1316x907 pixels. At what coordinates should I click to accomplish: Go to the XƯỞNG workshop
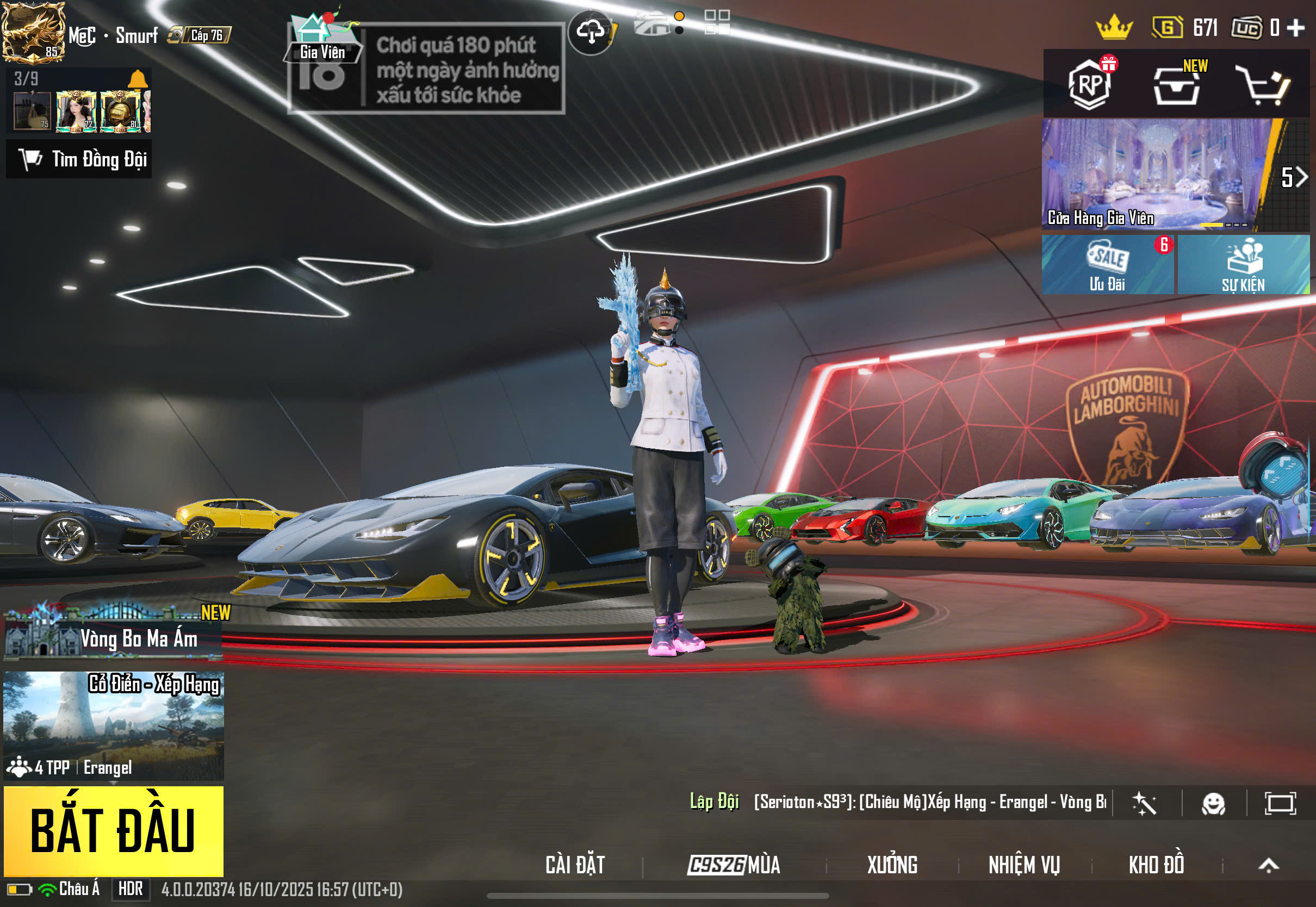pyautogui.click(x=892, y=865)
